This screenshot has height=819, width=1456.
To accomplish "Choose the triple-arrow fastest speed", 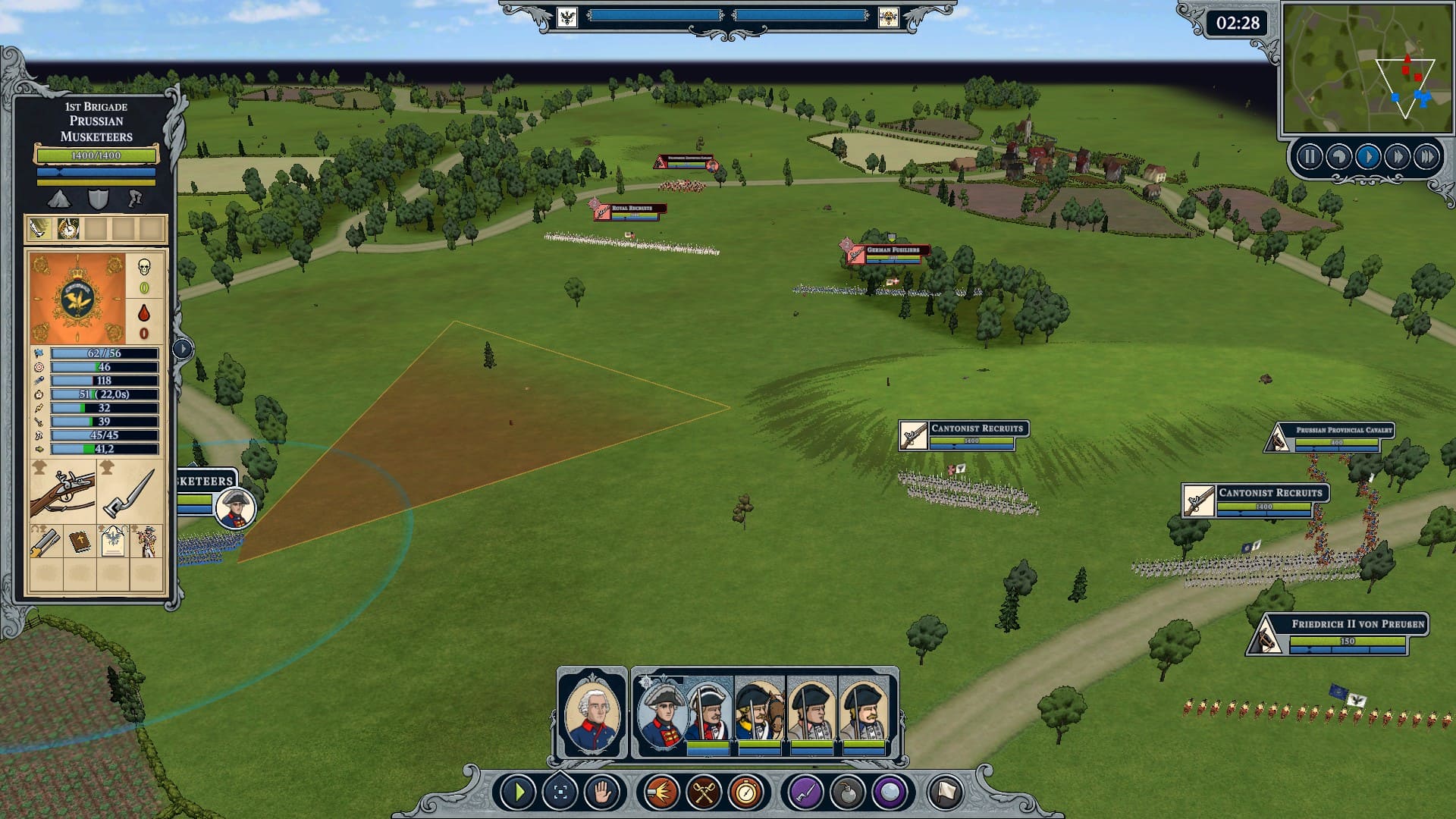I will tap(1426, 157).
